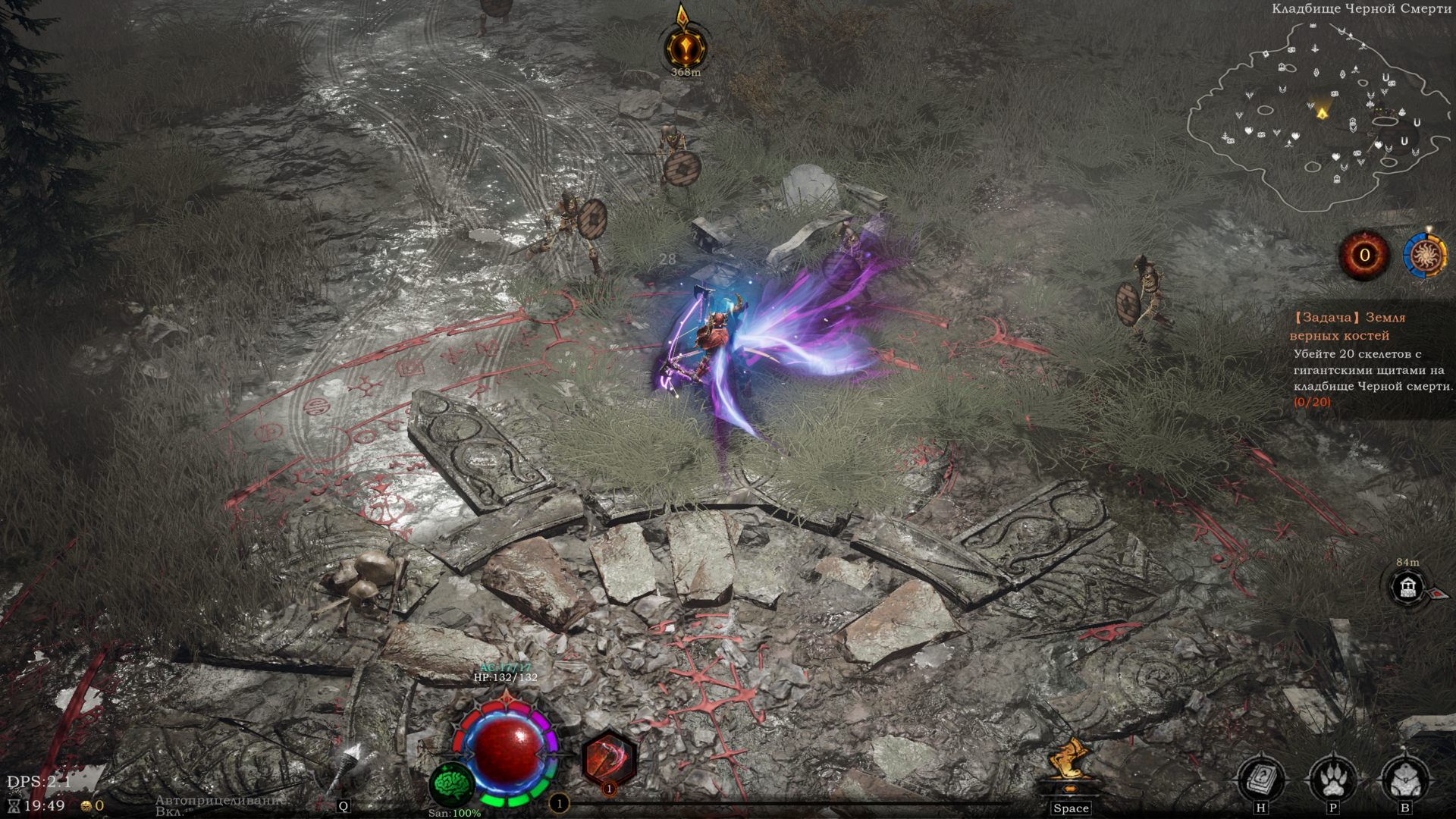The height and width of the screenshot is (819, 1456).
Task: Toggle Автоприцеливание auto-aim off
Action: tap(218, 800)
